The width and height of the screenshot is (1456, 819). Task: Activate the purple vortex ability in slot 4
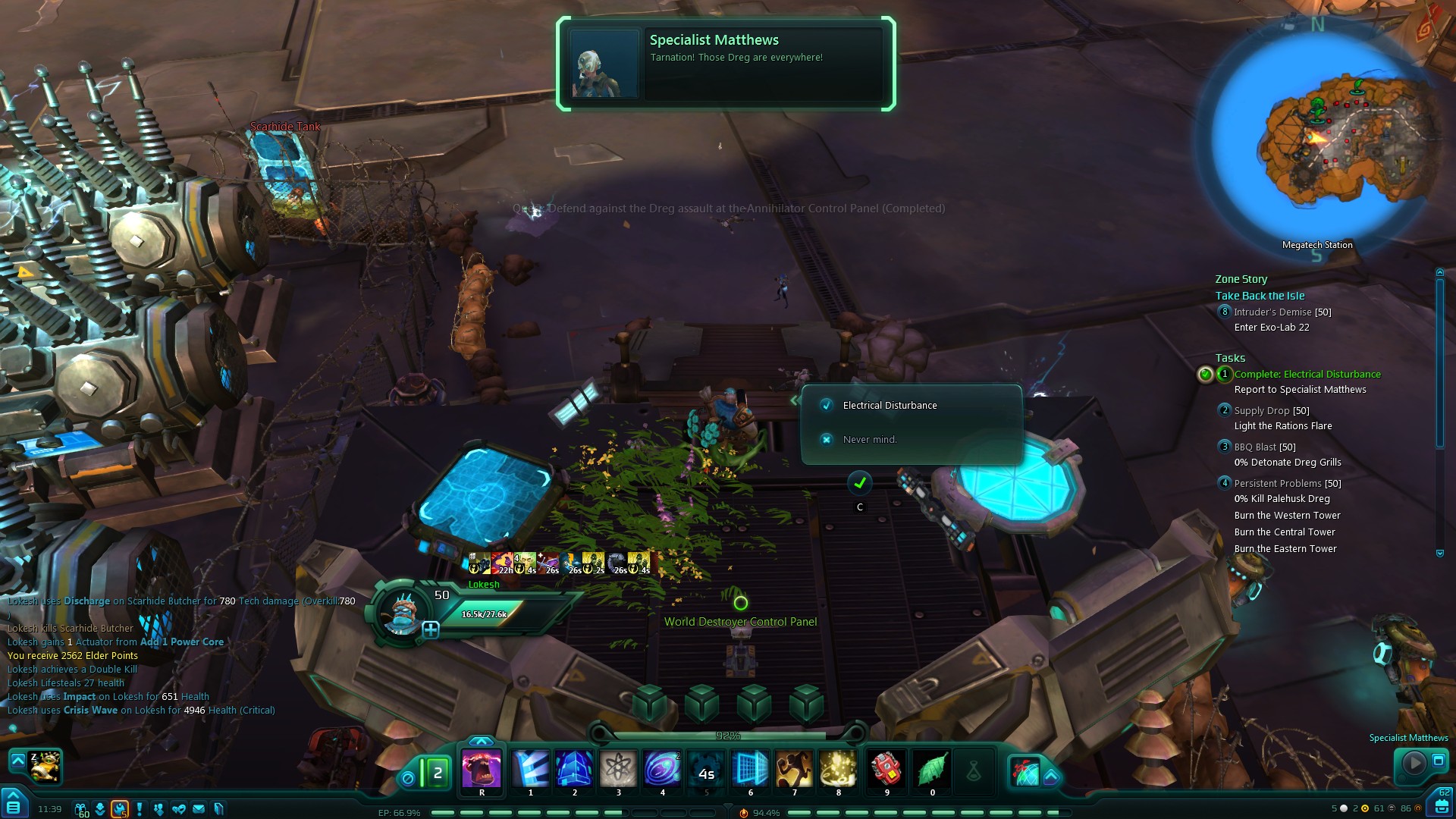(662, 770)
